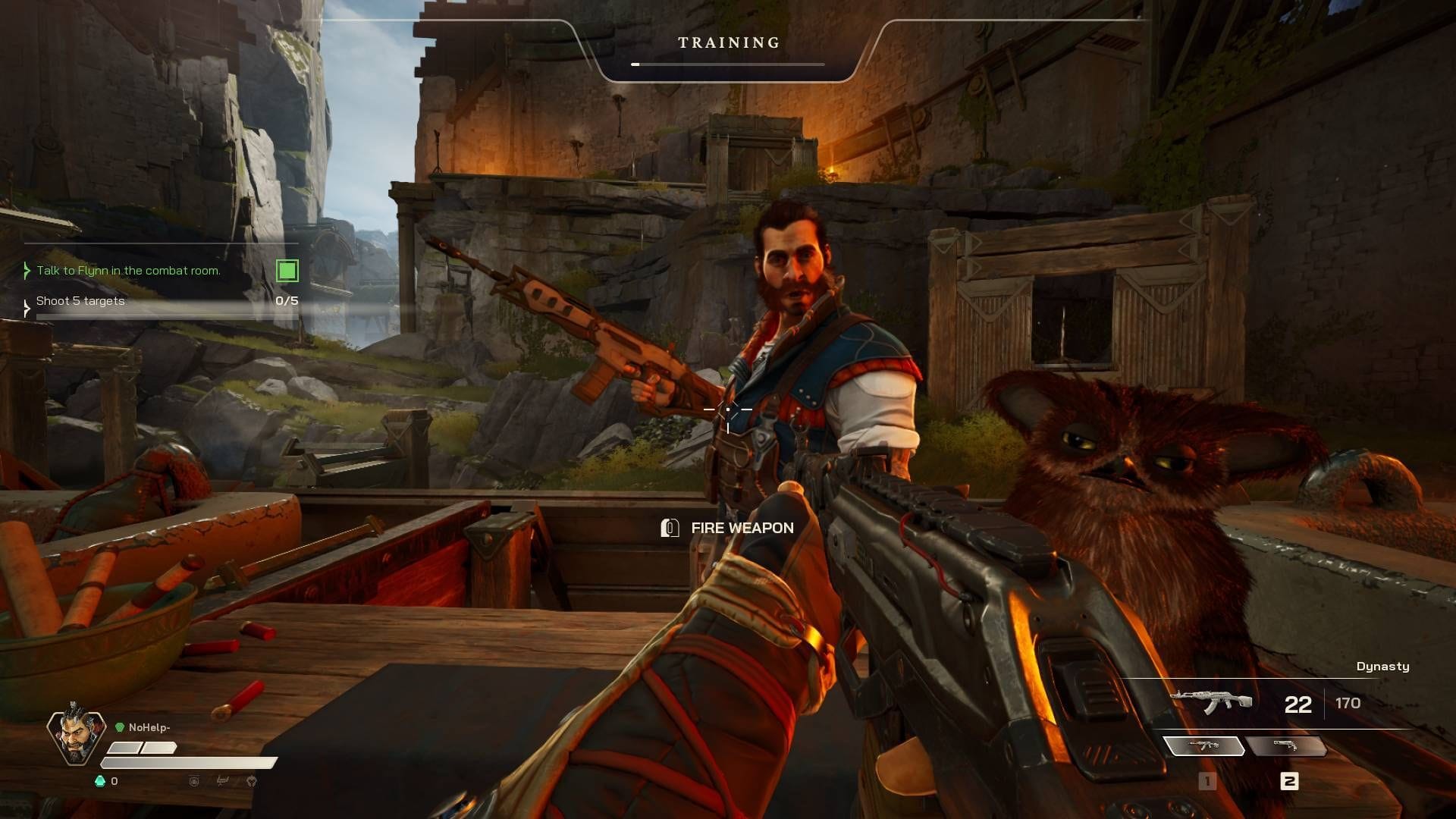Select the Dynasty assault rifle weapon slot
Image resolution: width=1456 pixels, height=819 pixels.
1203,746
